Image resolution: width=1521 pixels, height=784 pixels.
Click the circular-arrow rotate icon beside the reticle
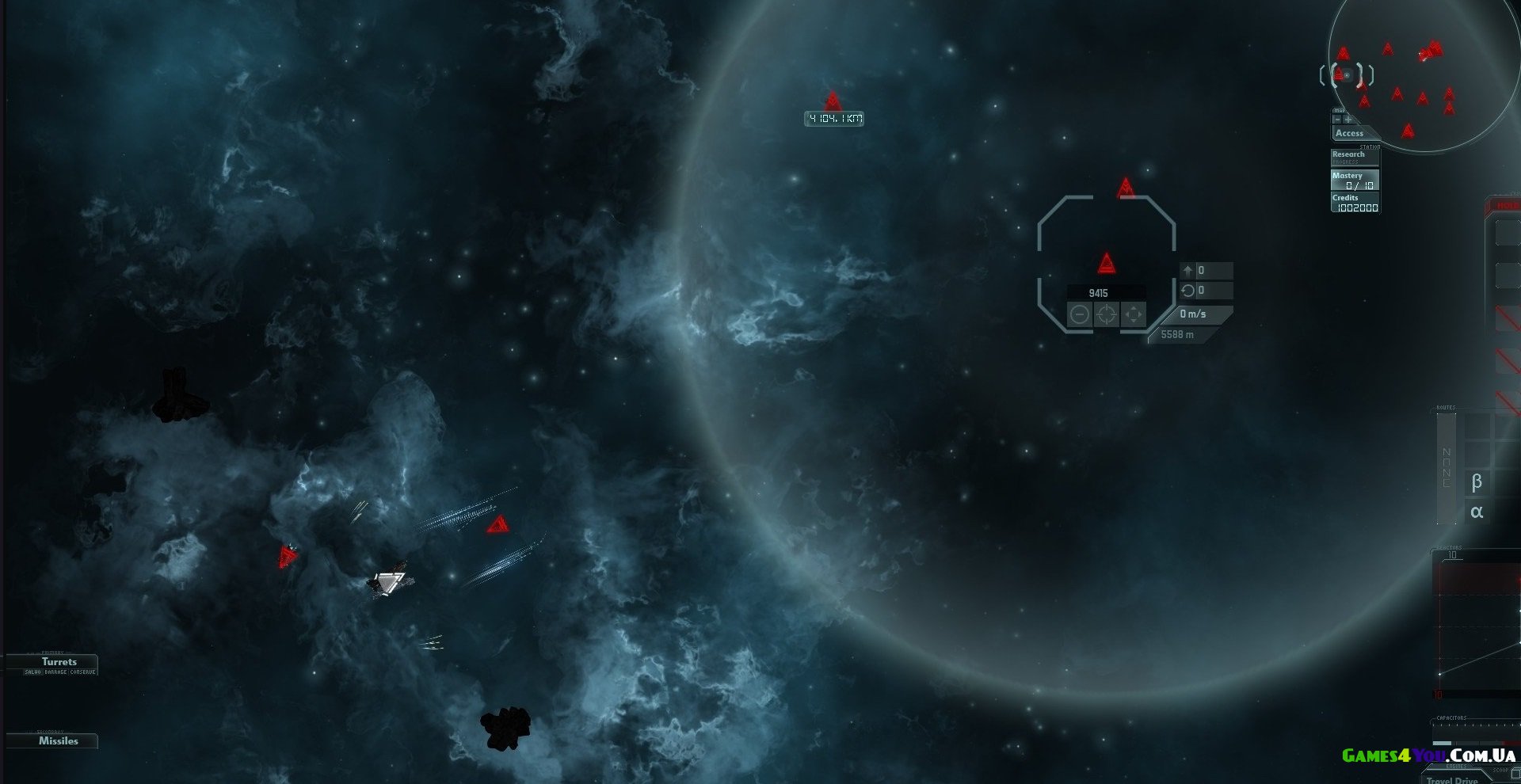point(1187,291)
